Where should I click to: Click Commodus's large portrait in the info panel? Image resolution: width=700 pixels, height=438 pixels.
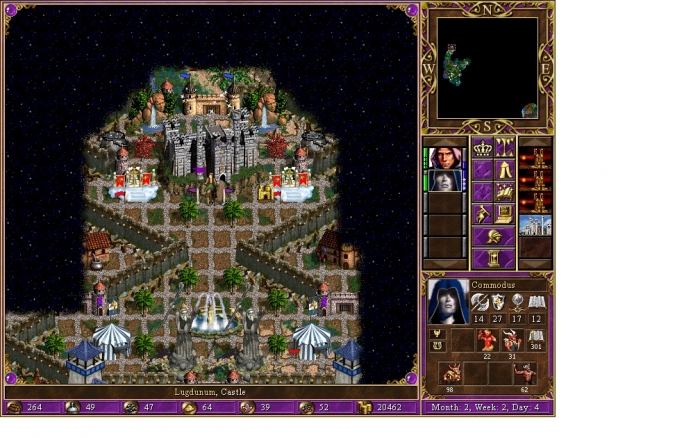(447, 300)
